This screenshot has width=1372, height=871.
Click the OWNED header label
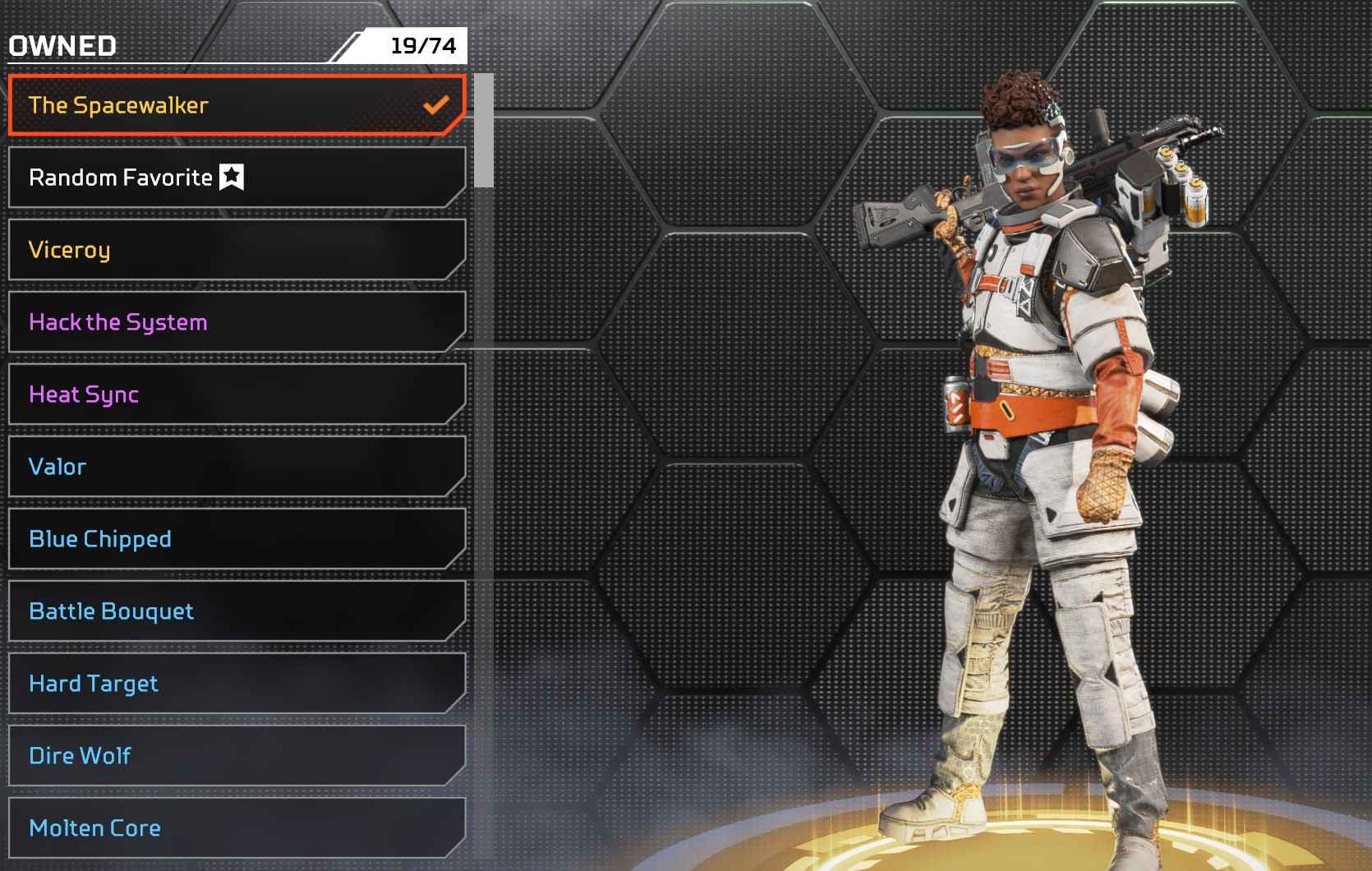[x=61, y=46]
